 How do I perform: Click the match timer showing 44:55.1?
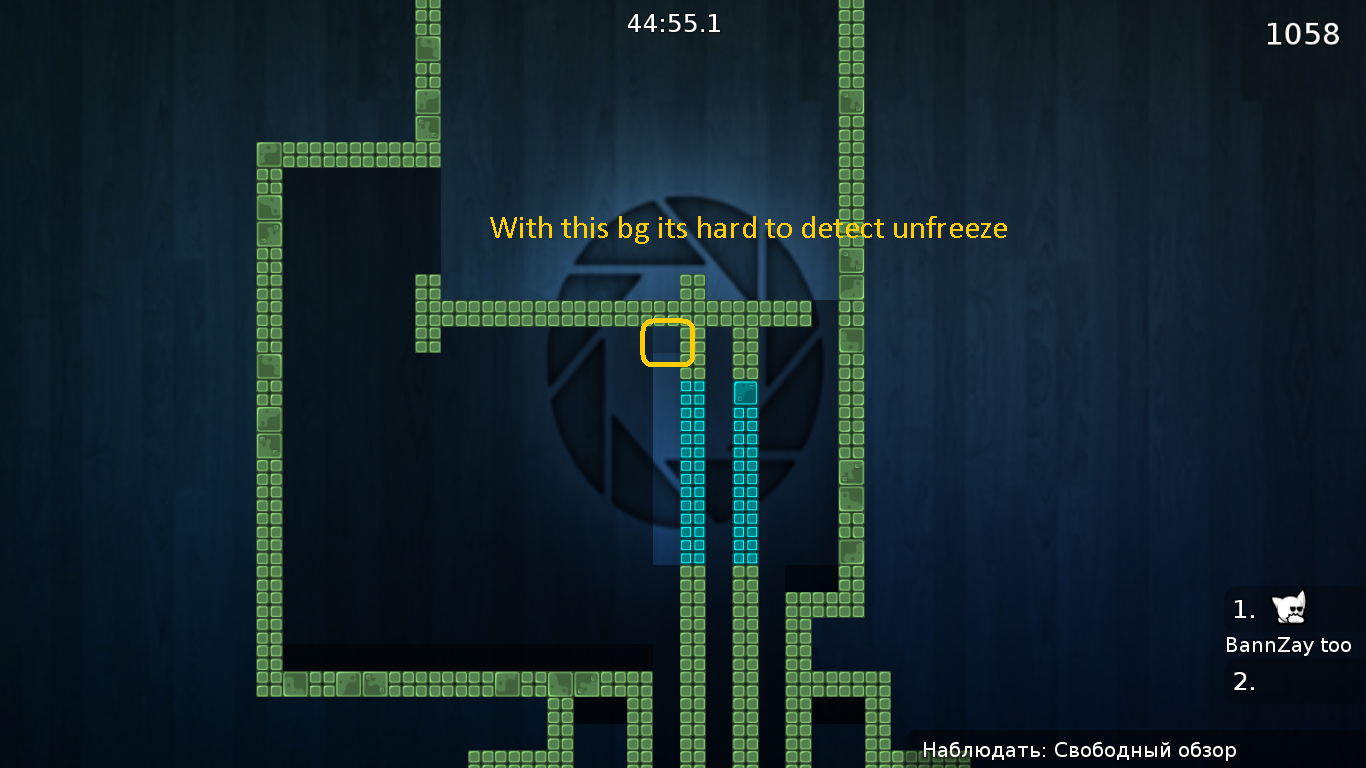[675, 23]
